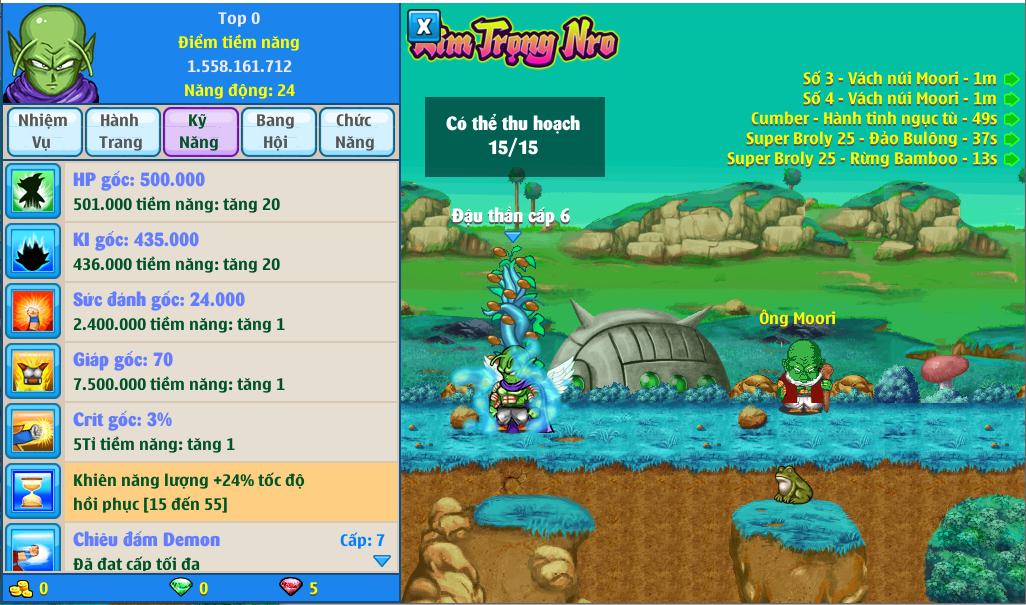Screen dimensions: 1026x605
Task: Click the Piccolo character portrait
Action: pyautogui.click(x=51, y=52)
